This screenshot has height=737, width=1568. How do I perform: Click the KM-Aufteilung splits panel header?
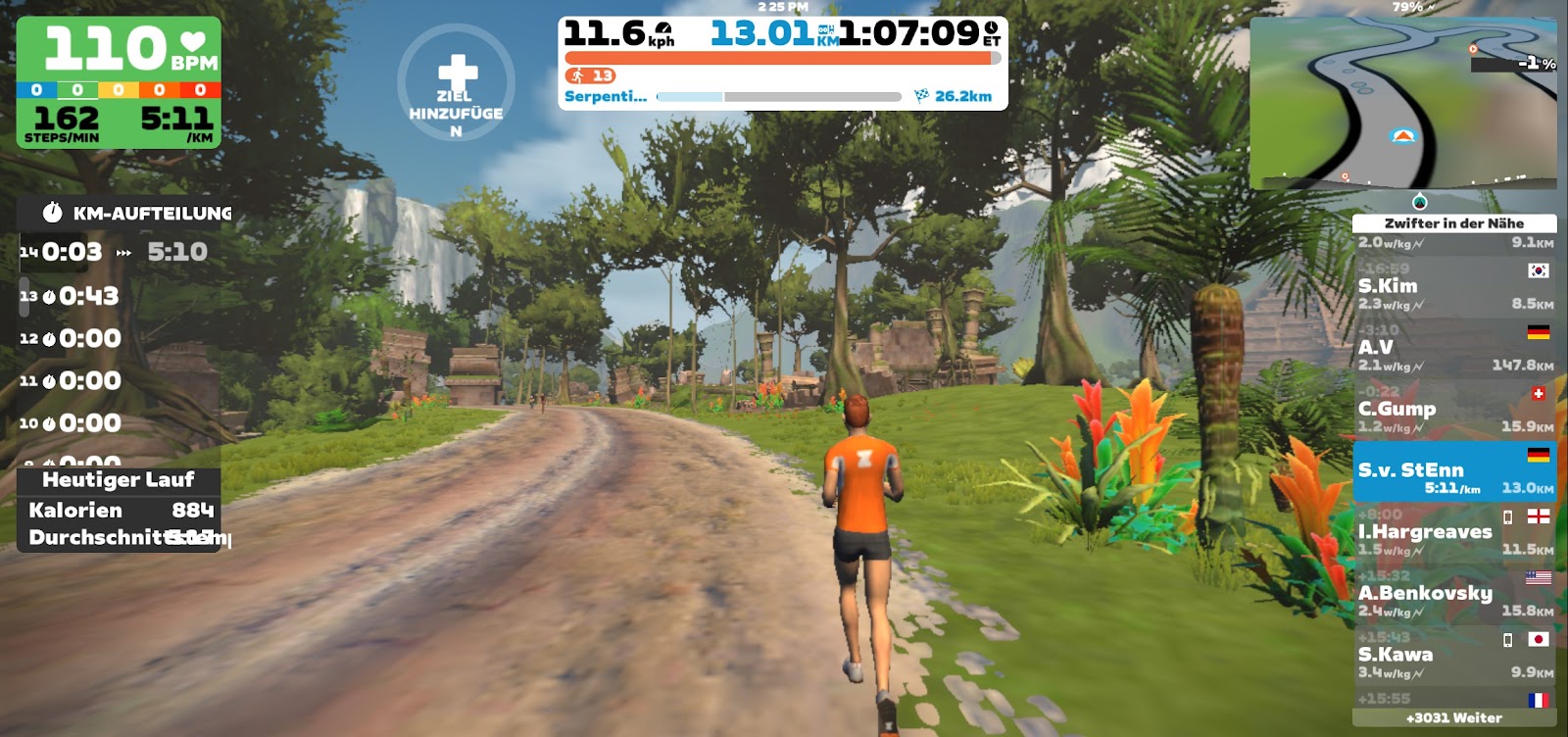pyautogui.click(x=137, y=213)
